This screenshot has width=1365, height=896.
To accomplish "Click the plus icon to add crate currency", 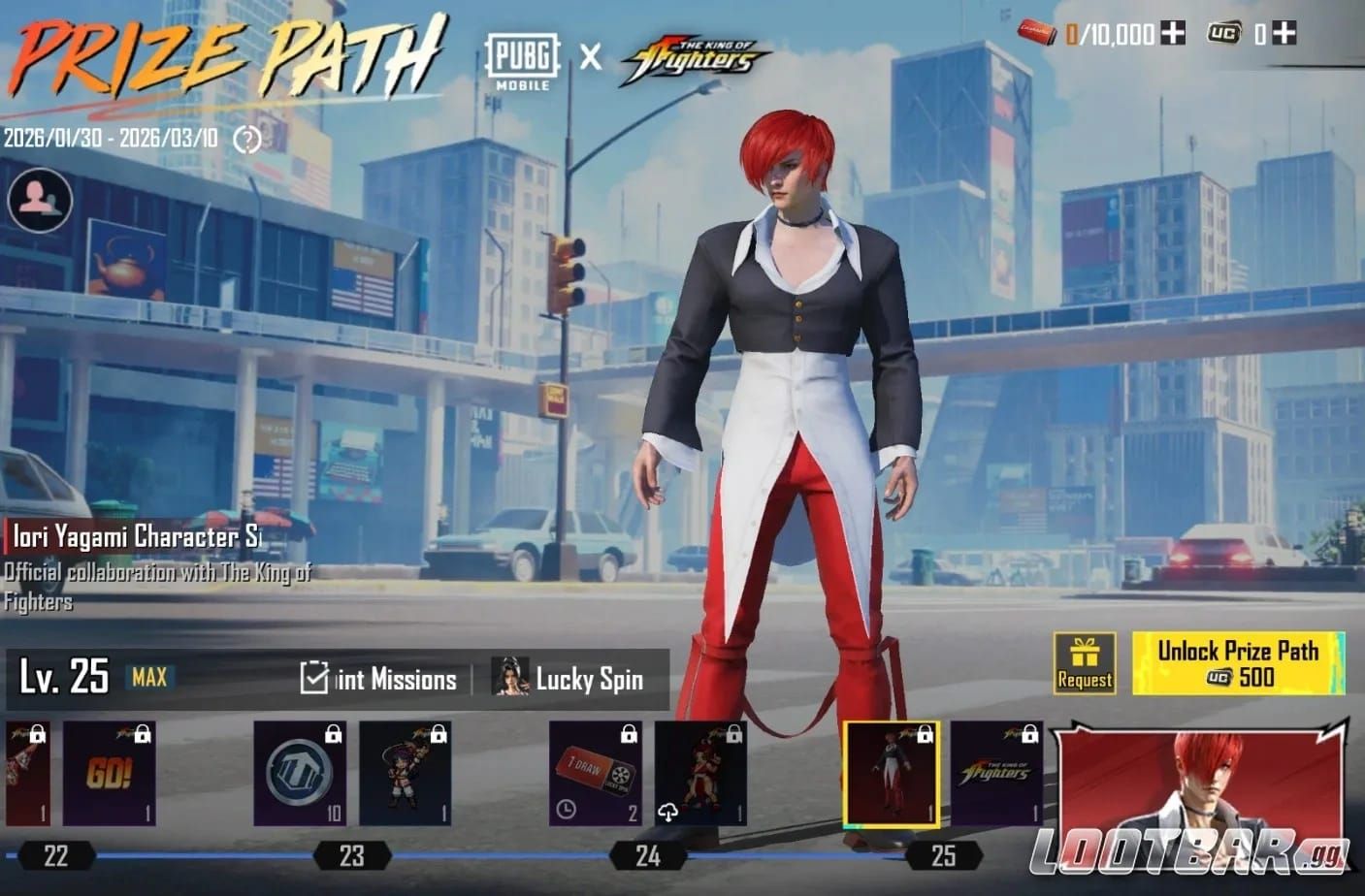I will point(1172,31).
